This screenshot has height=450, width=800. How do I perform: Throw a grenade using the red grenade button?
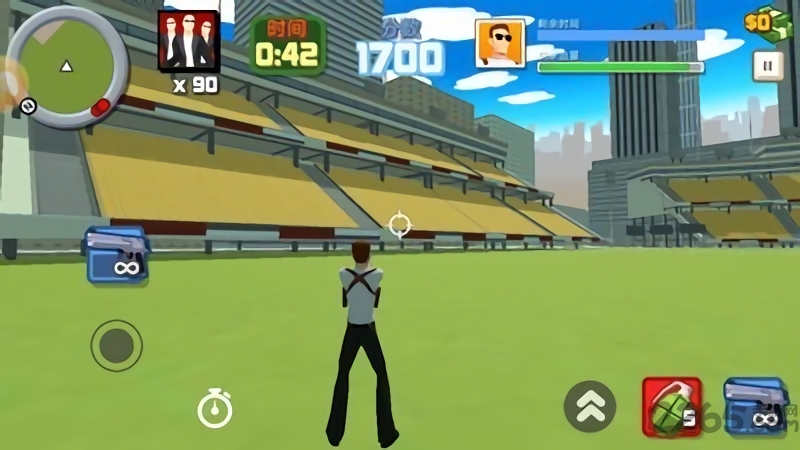click(x=671, y=407)
